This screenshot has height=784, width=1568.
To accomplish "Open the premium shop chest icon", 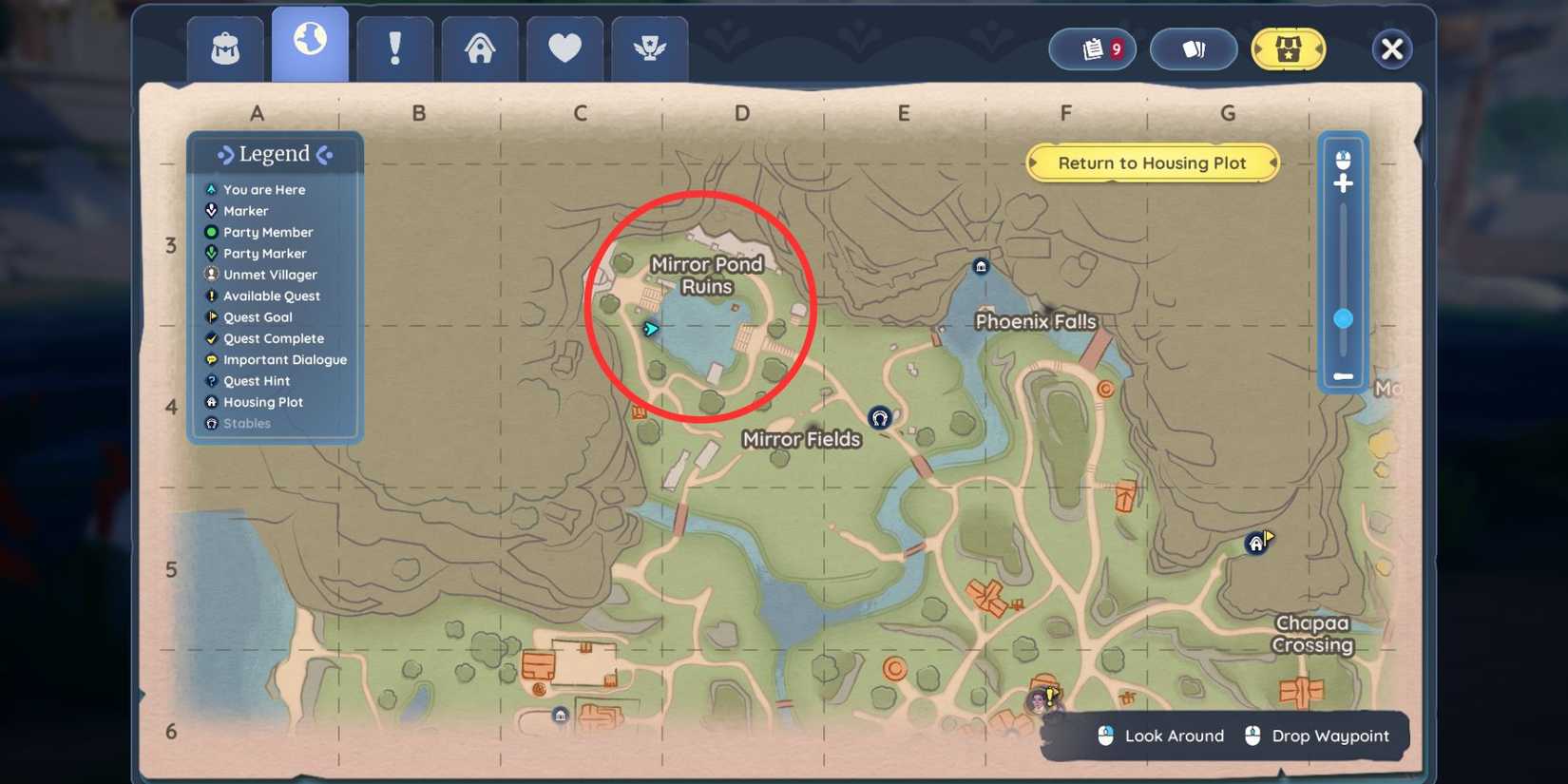I will [x=1289, y=48].
